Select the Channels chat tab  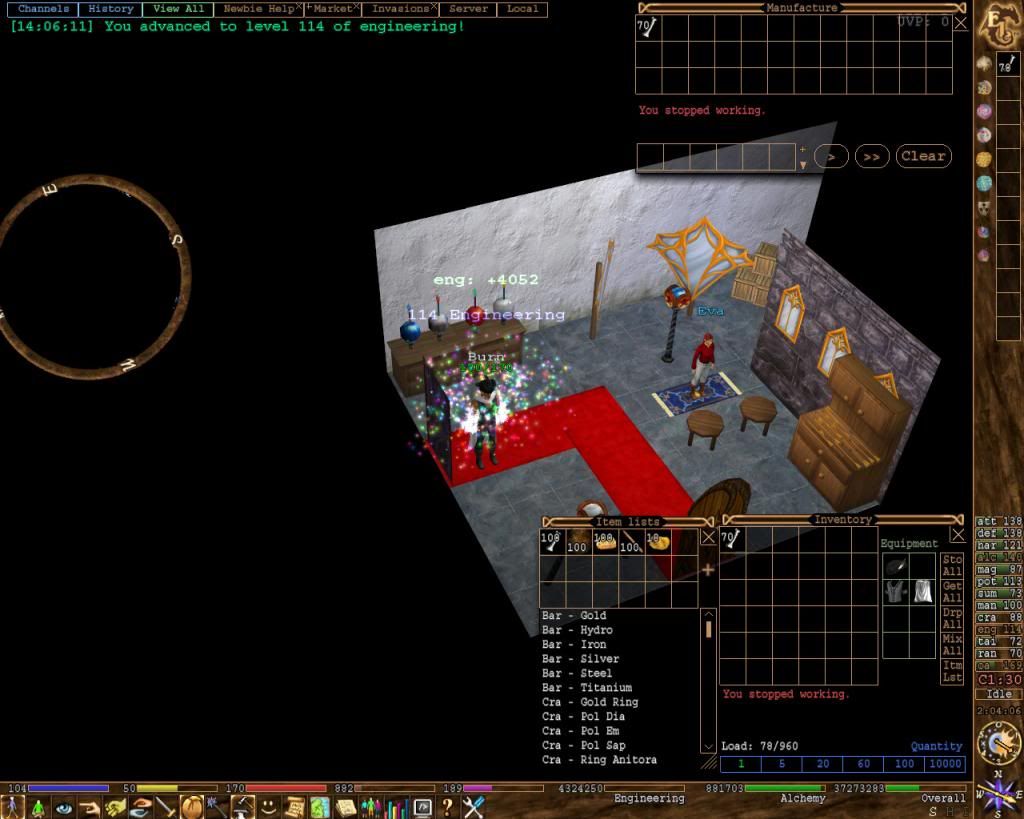pyautogui.click(x=43, y=9)
